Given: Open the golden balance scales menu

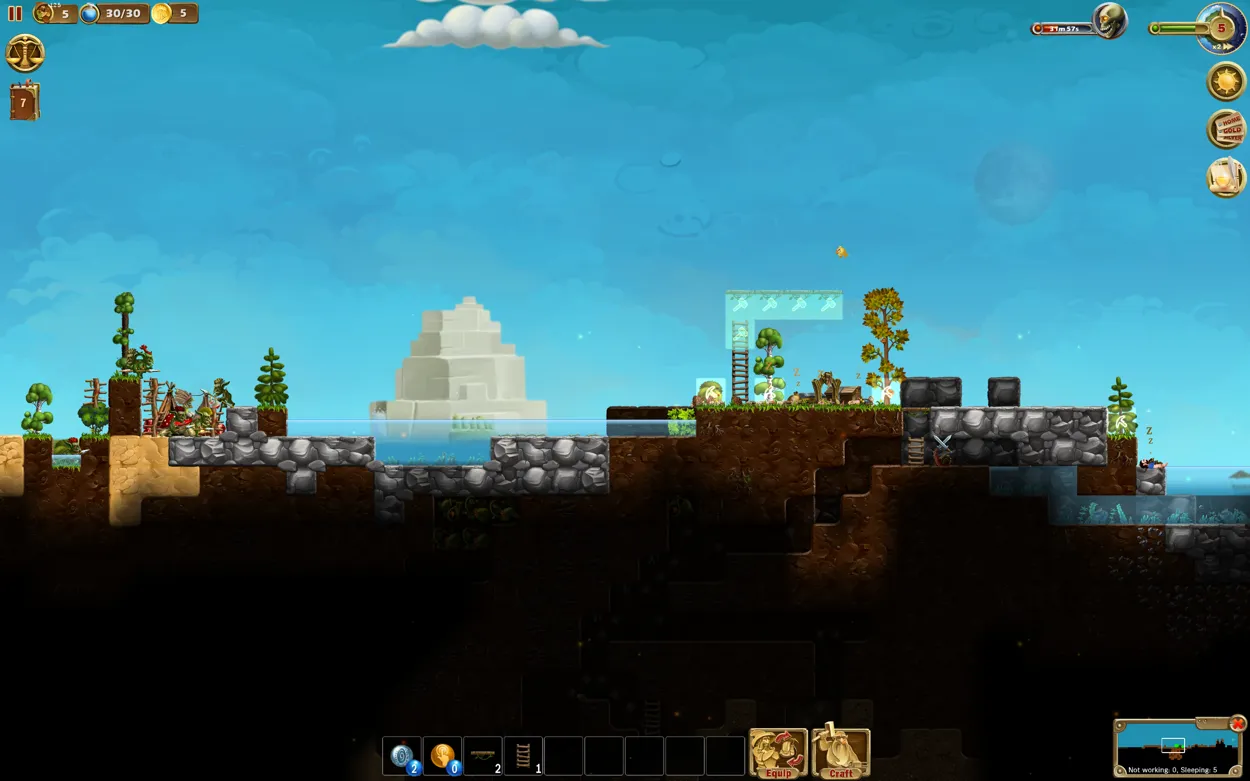Looking at the screenshot, I should point(25,53).
